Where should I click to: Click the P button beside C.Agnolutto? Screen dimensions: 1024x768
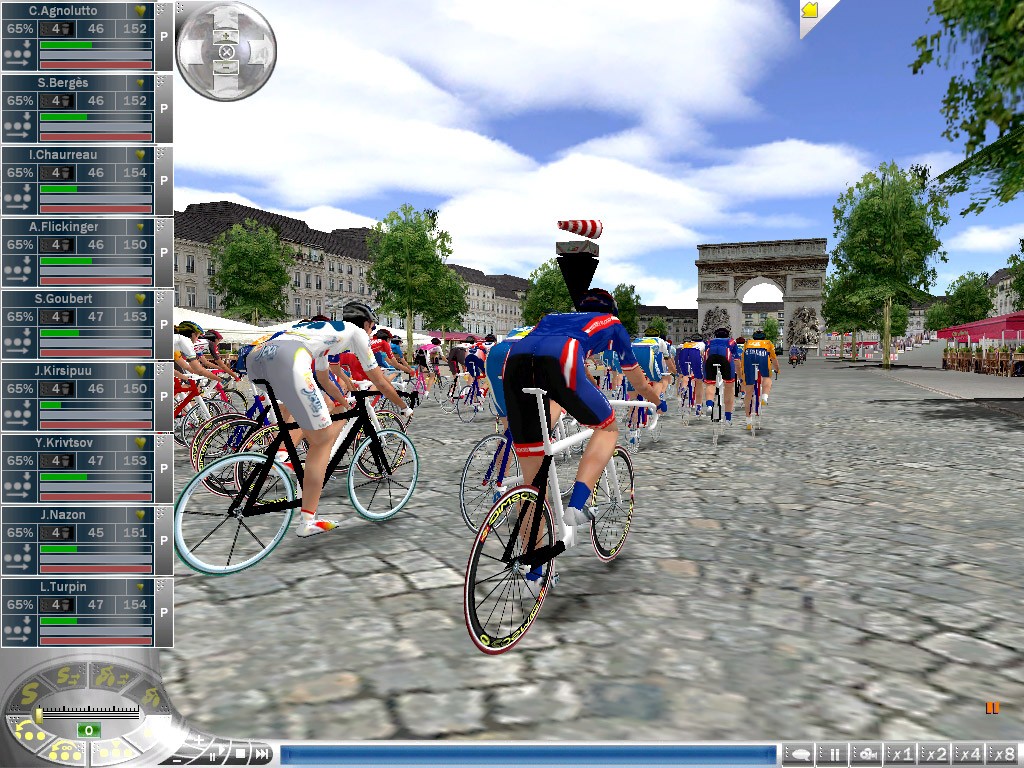point(164,36)
